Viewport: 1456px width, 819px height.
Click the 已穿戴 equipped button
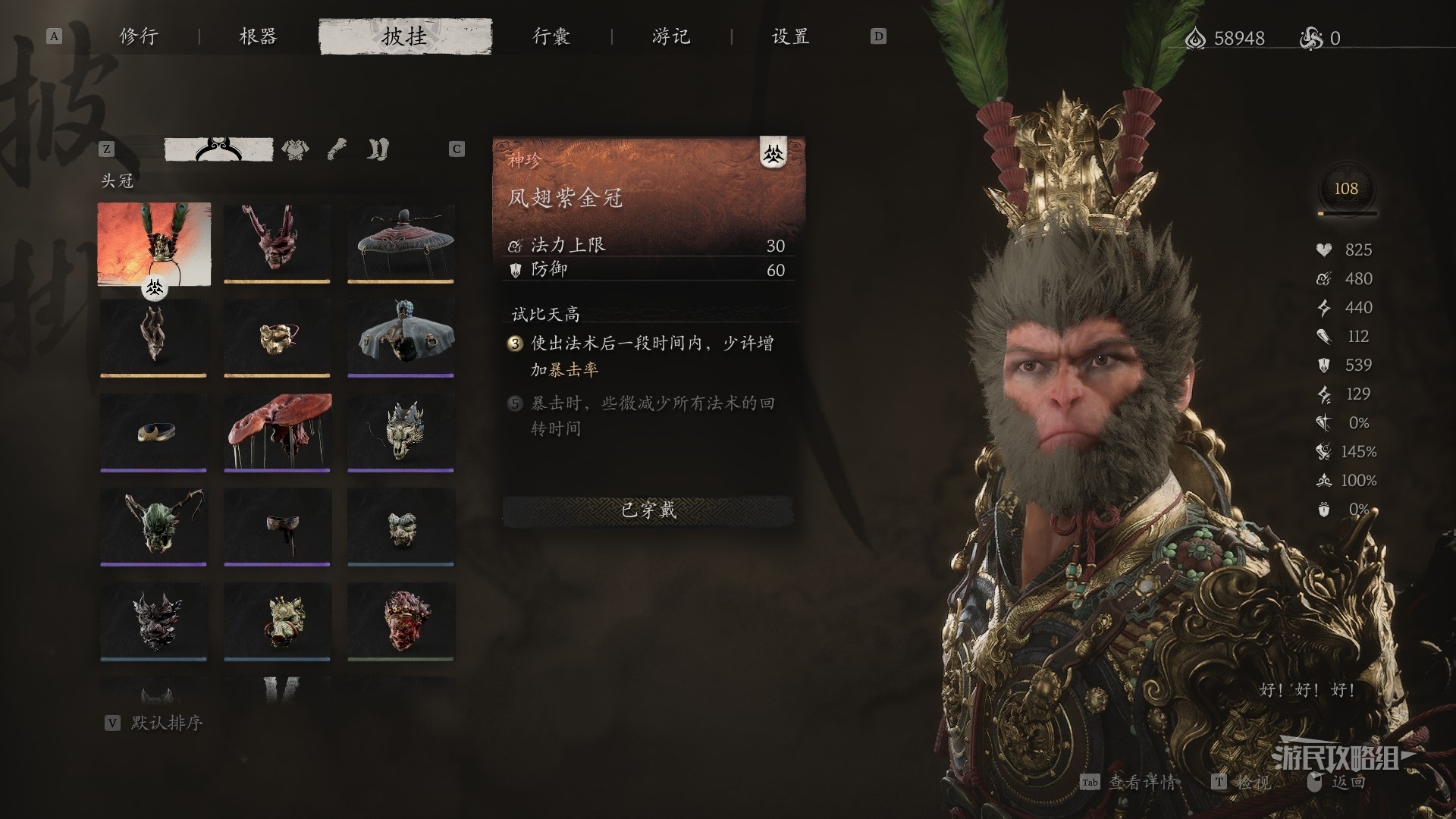point(648,510)
